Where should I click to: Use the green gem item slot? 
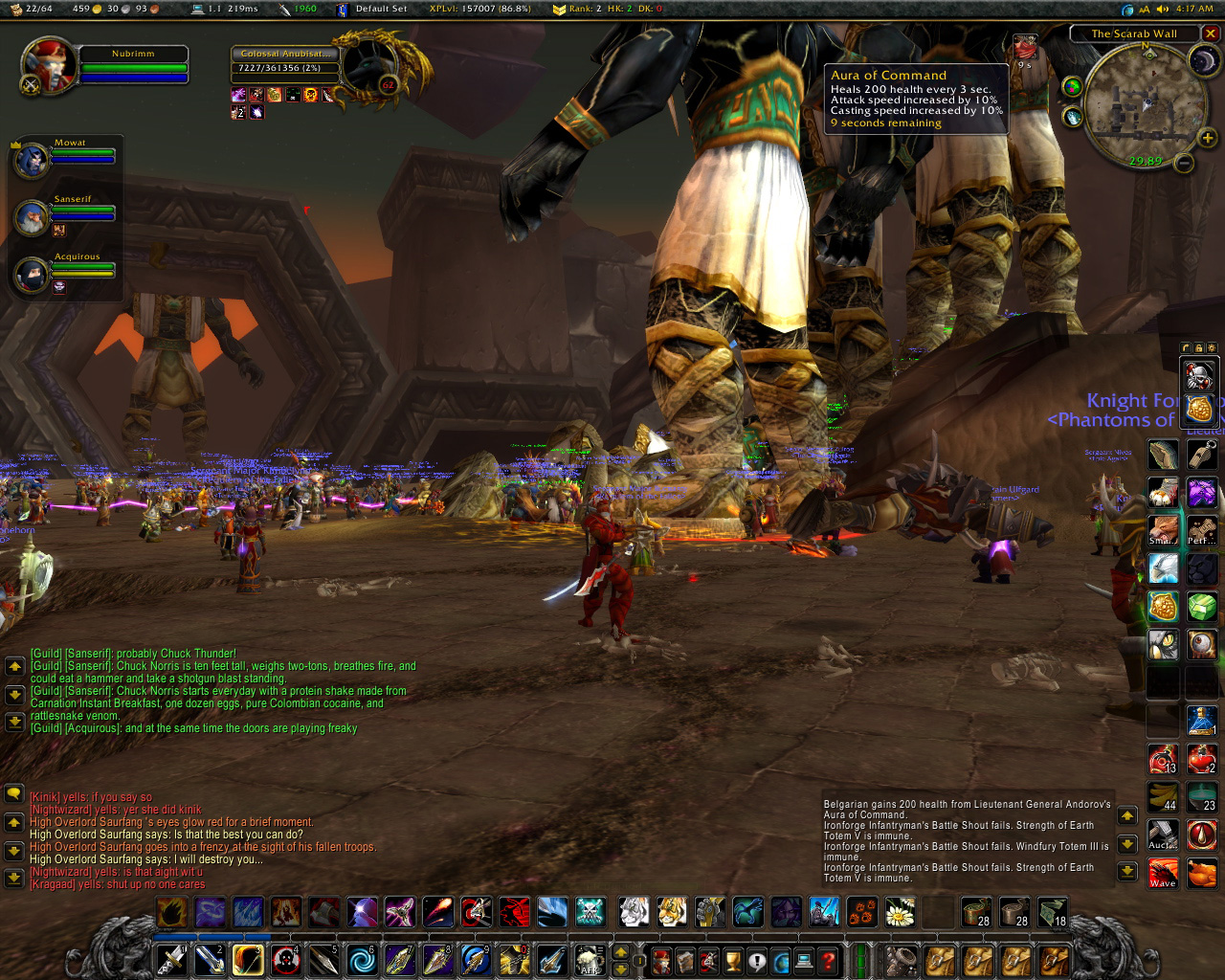(x=1202, y=606)
